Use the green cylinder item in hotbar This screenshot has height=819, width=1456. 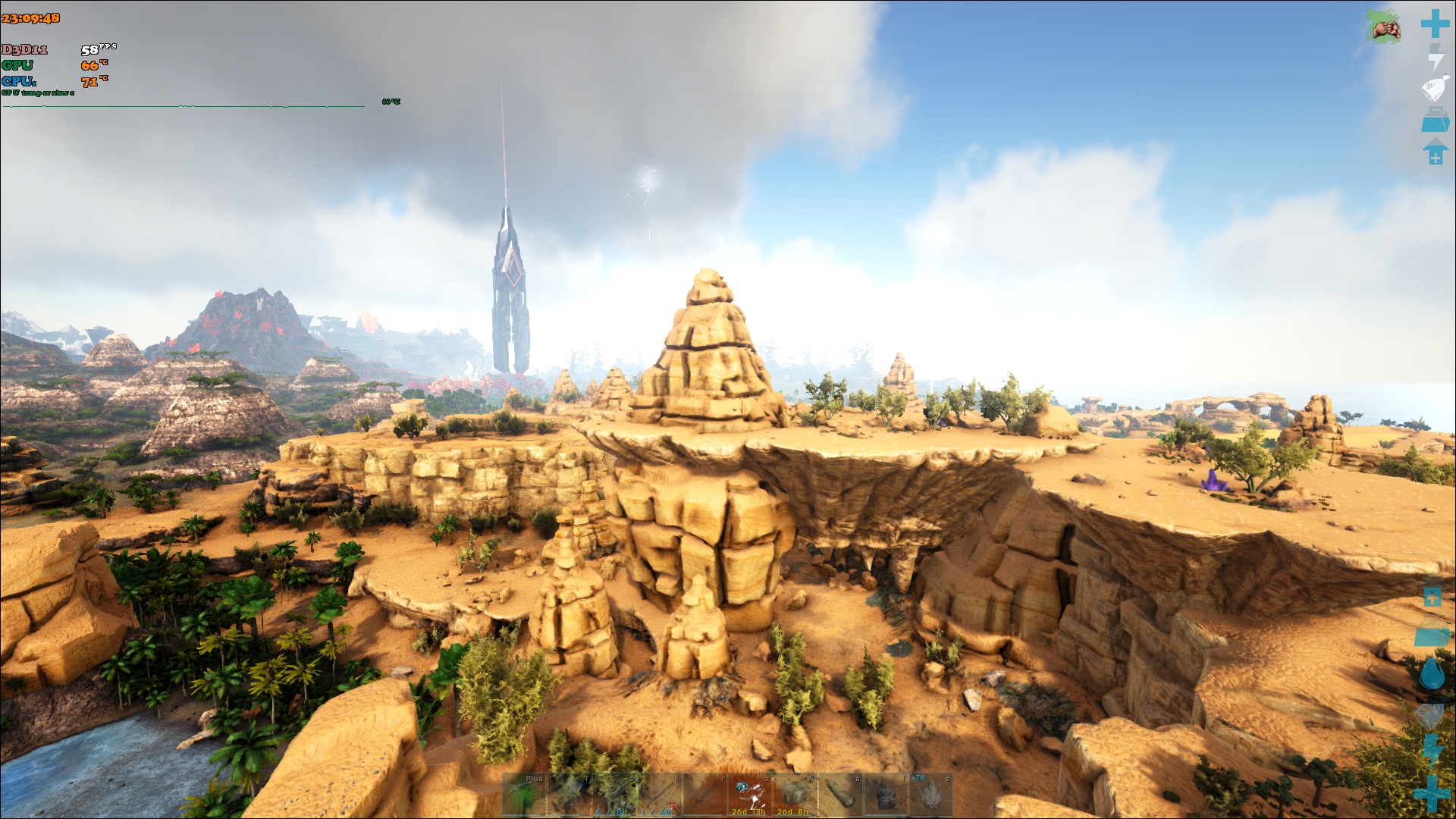pyautogui.click(x=840, y=795)
